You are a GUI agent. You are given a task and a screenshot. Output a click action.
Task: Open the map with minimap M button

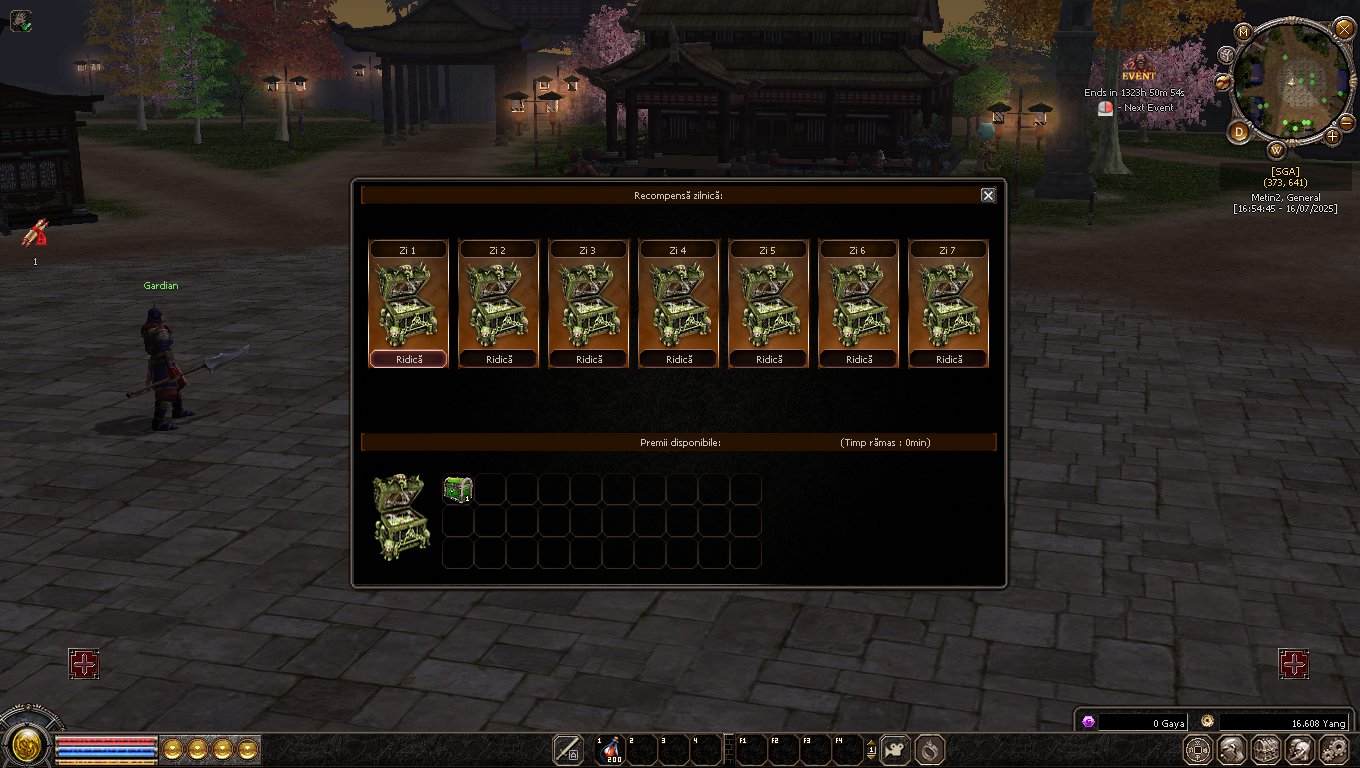click(x=1244, y=32)
